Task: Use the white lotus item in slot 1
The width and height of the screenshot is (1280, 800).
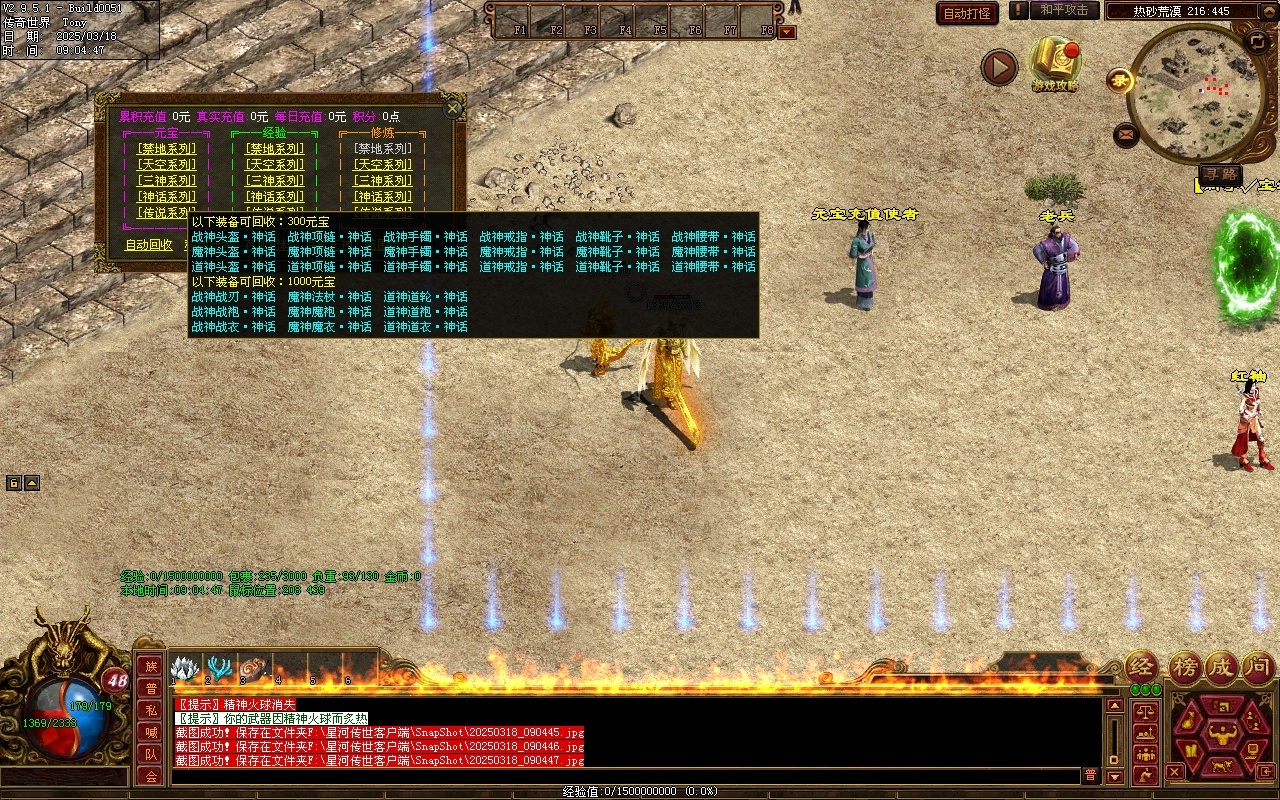Action: tap(185, 668)
